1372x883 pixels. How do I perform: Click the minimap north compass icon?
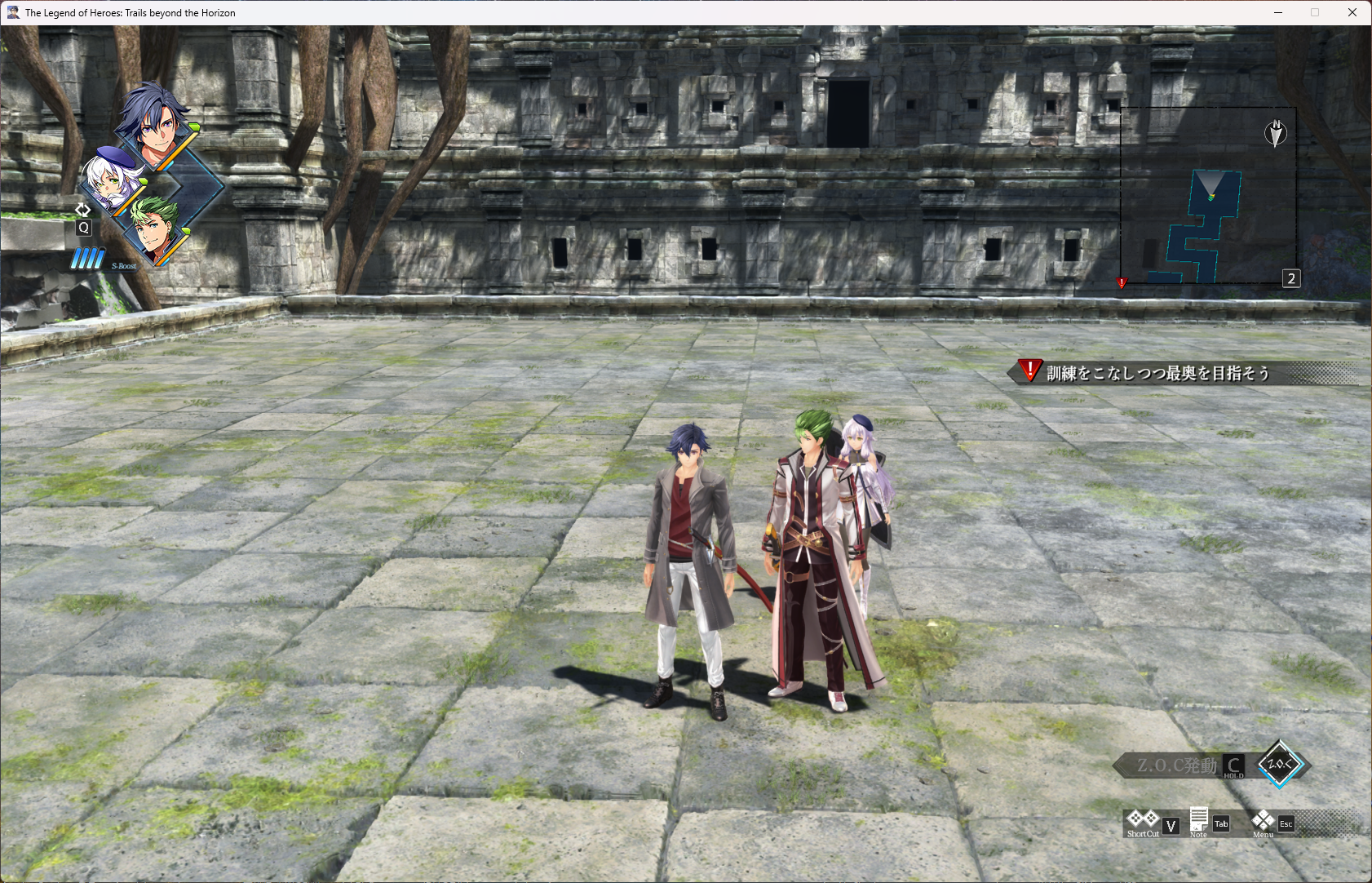(1276, 133)
